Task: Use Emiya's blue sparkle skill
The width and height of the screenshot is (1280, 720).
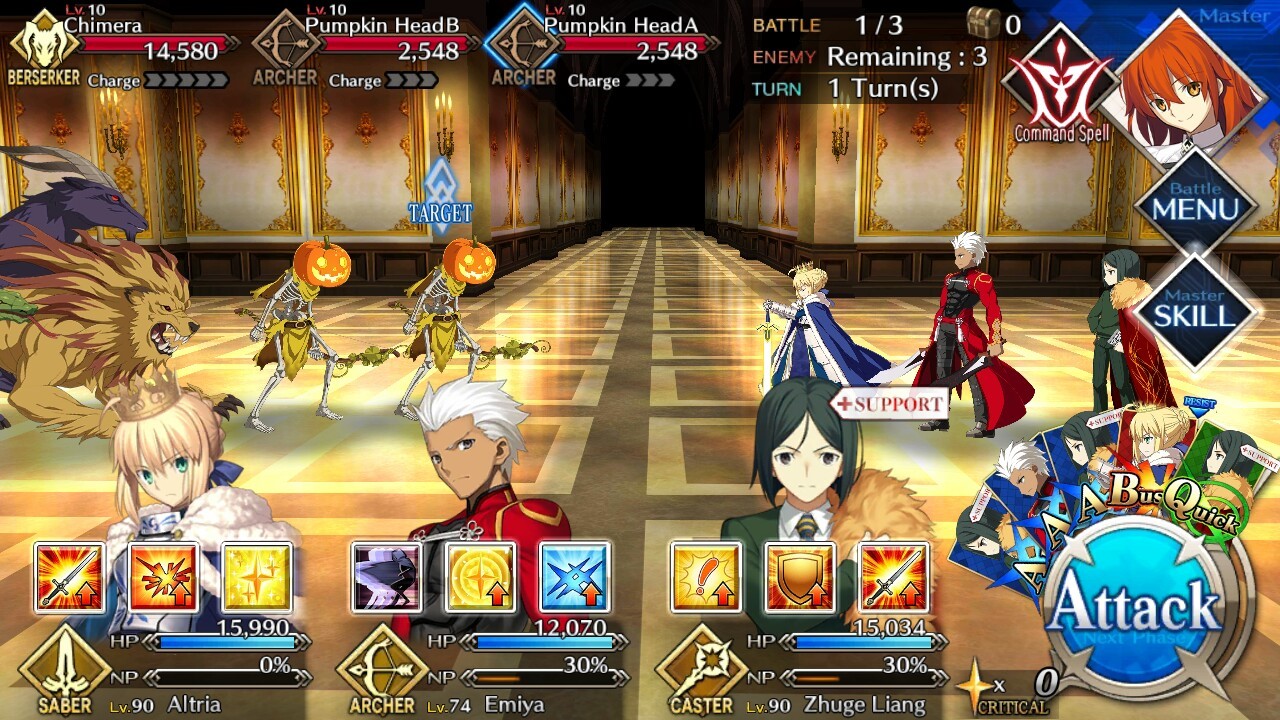Action: 574,577
